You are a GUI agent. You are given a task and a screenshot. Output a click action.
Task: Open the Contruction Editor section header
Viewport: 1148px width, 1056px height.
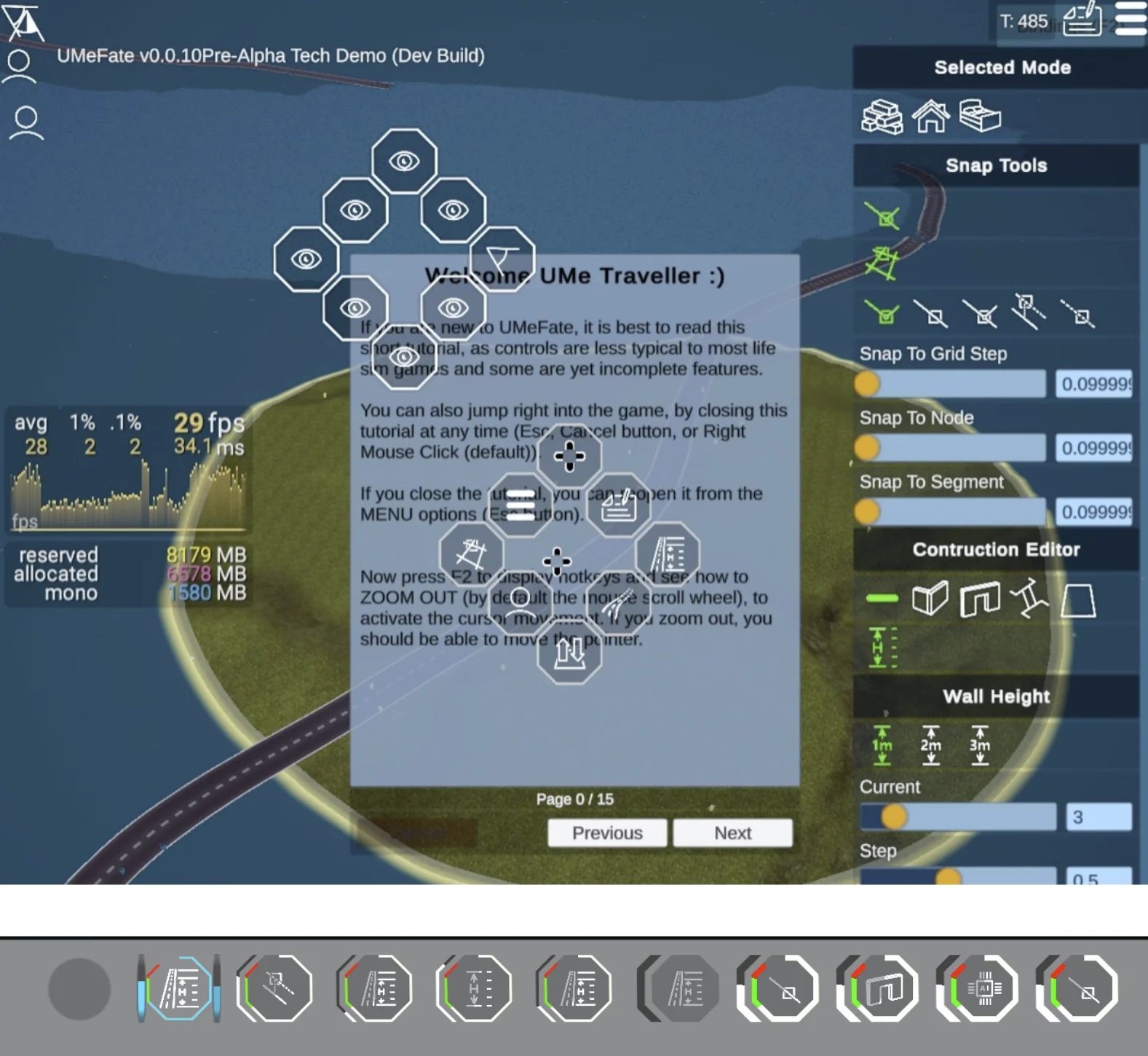click(996, 550)
